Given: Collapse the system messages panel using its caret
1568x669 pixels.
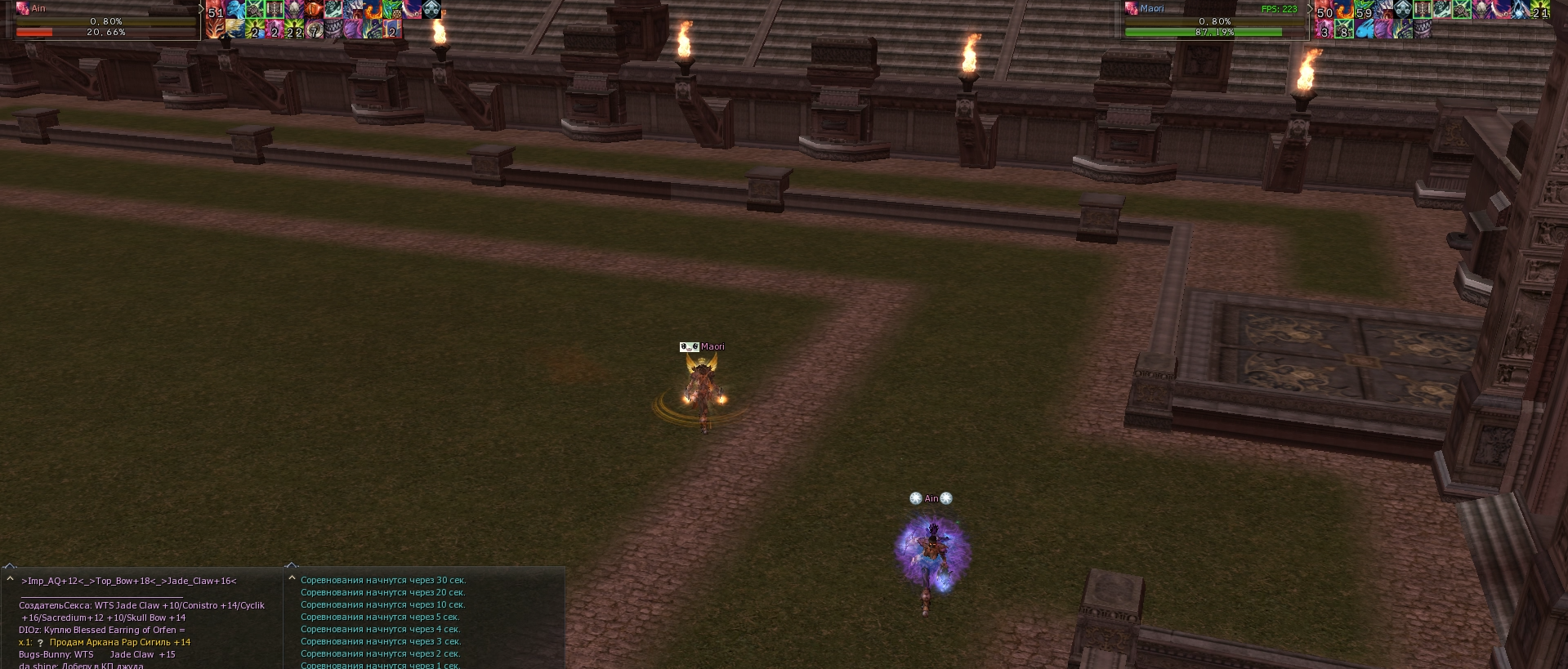Looking at the screenshot, I should coord(292,578).
